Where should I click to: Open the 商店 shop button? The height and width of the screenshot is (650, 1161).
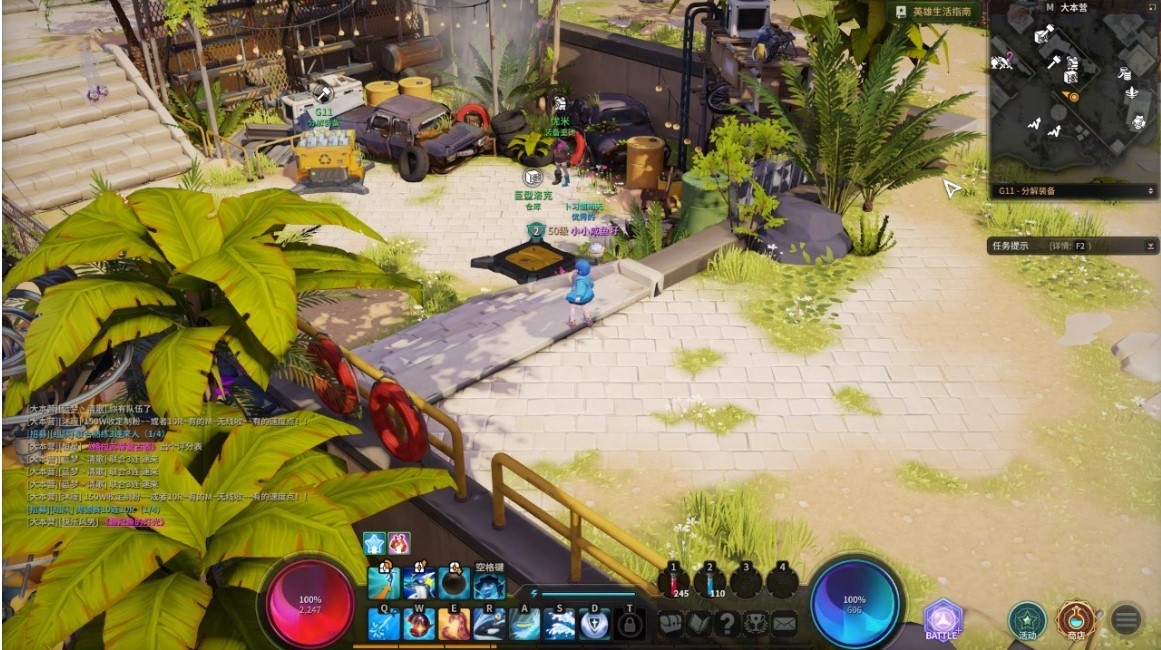coord(1077,620)
